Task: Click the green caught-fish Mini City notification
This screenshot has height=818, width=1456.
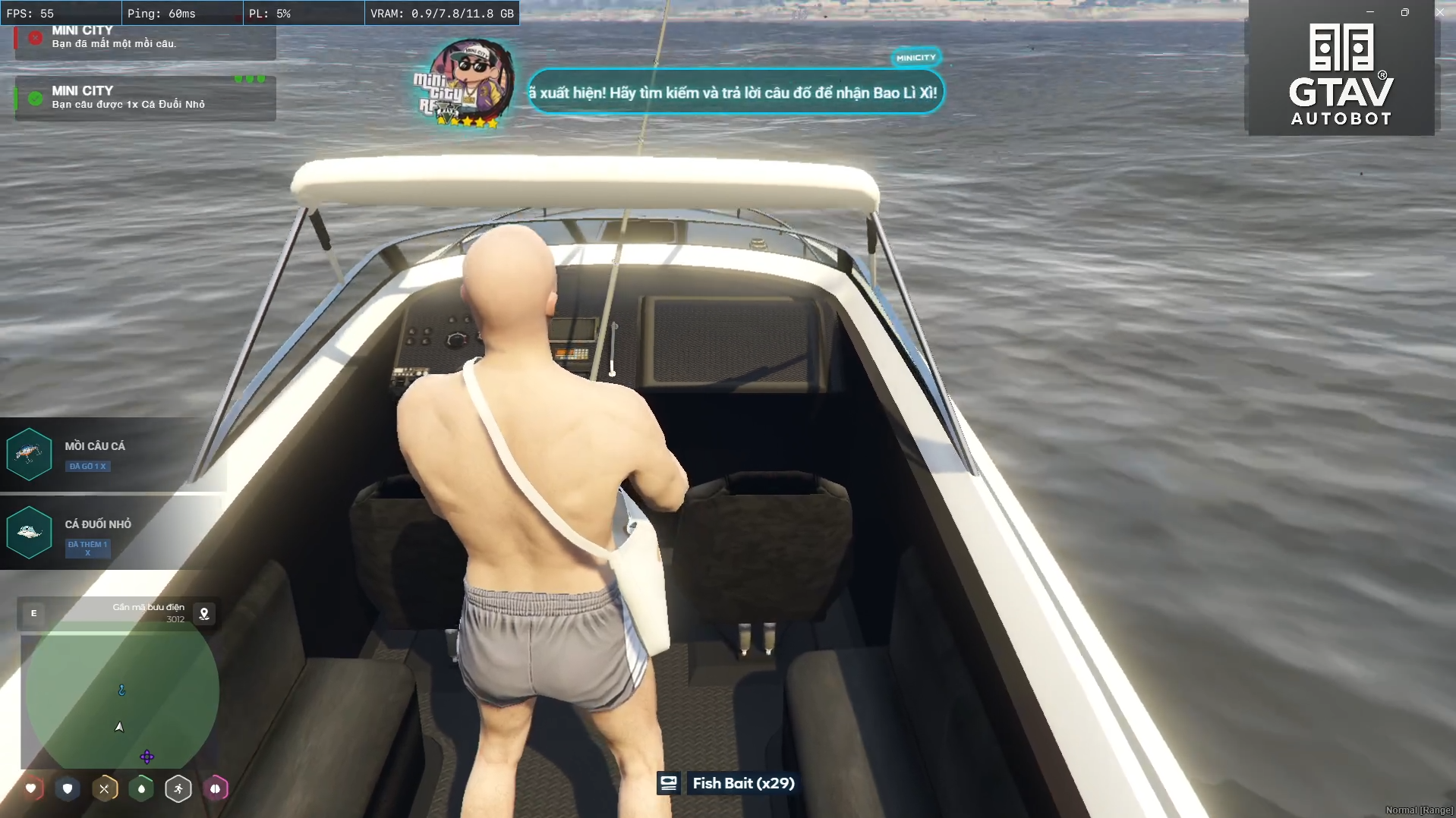Action: coord(145,98)
